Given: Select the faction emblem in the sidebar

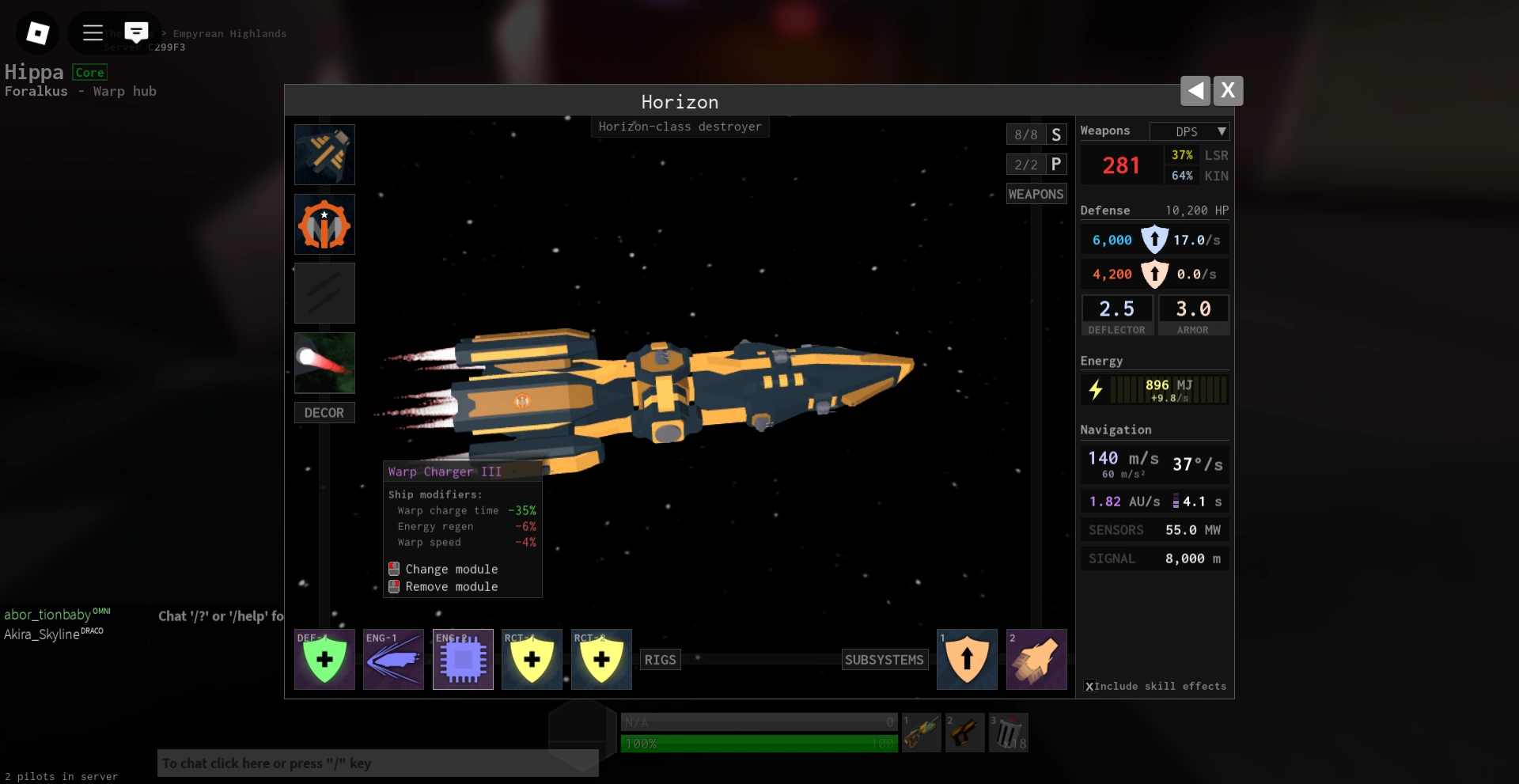Looking at the screenshot, I should (x=324, y=224).
